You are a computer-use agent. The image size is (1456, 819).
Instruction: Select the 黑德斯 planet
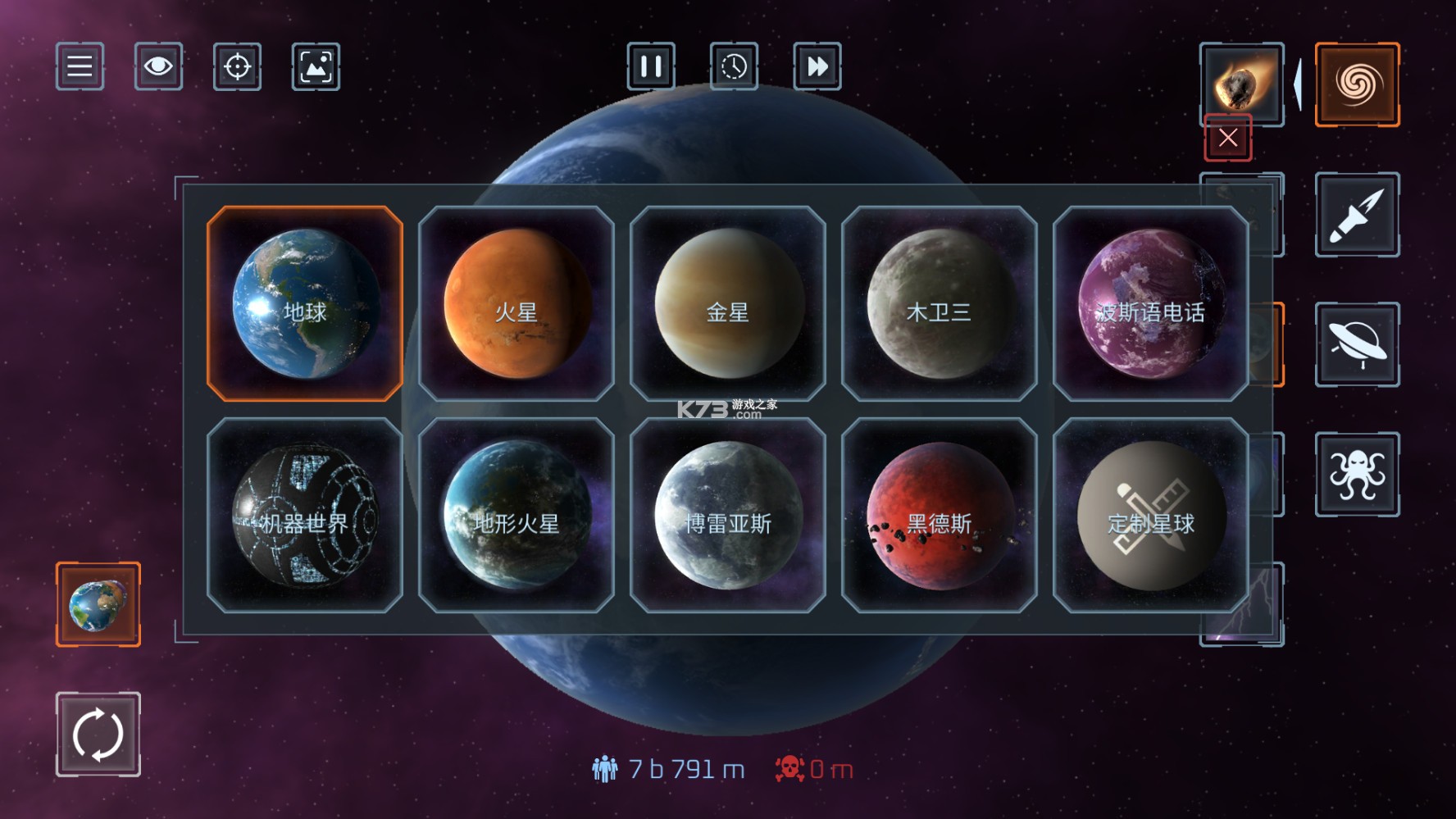[x=939, y=514]
